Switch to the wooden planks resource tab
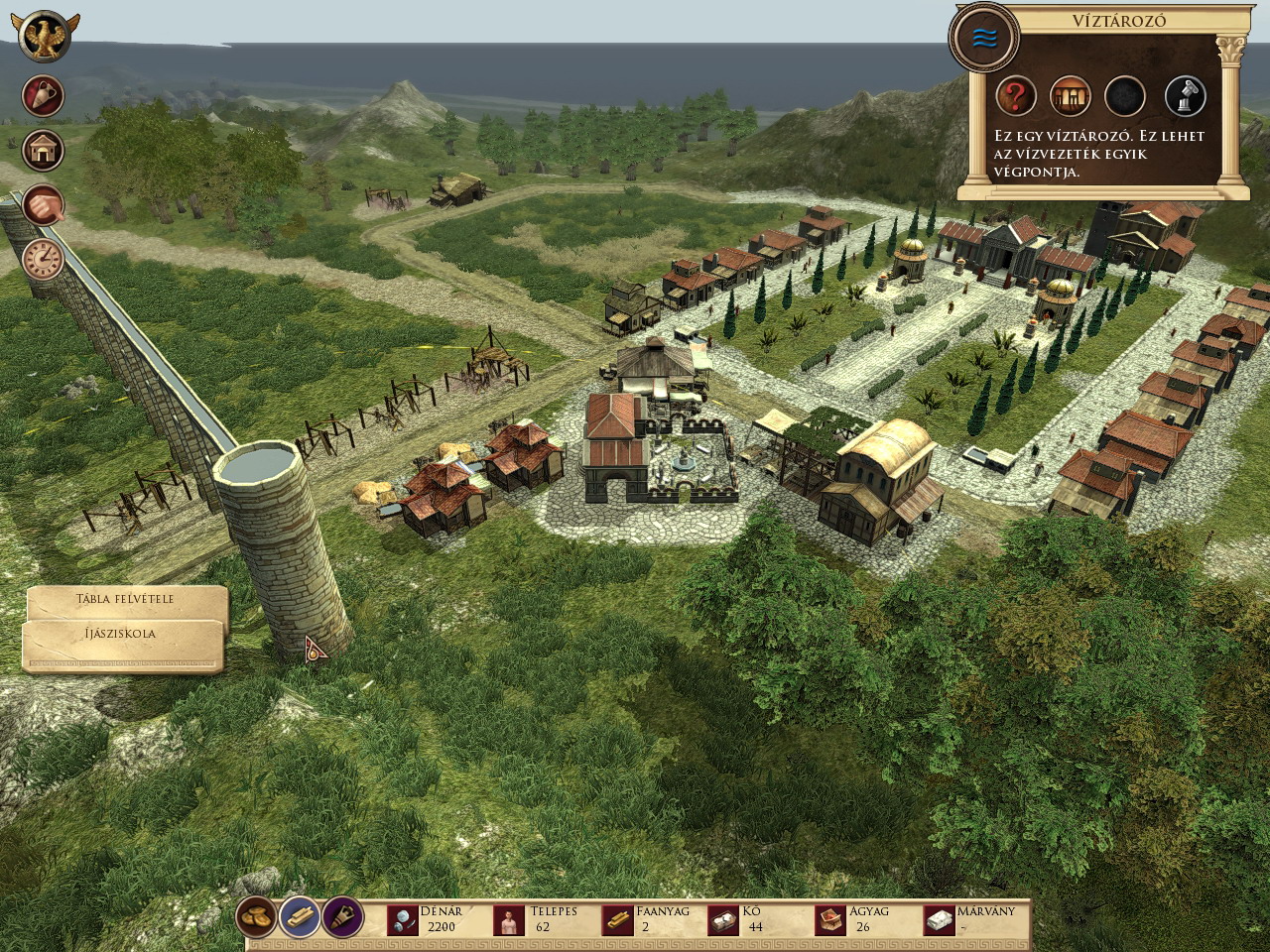 point(299,917)
